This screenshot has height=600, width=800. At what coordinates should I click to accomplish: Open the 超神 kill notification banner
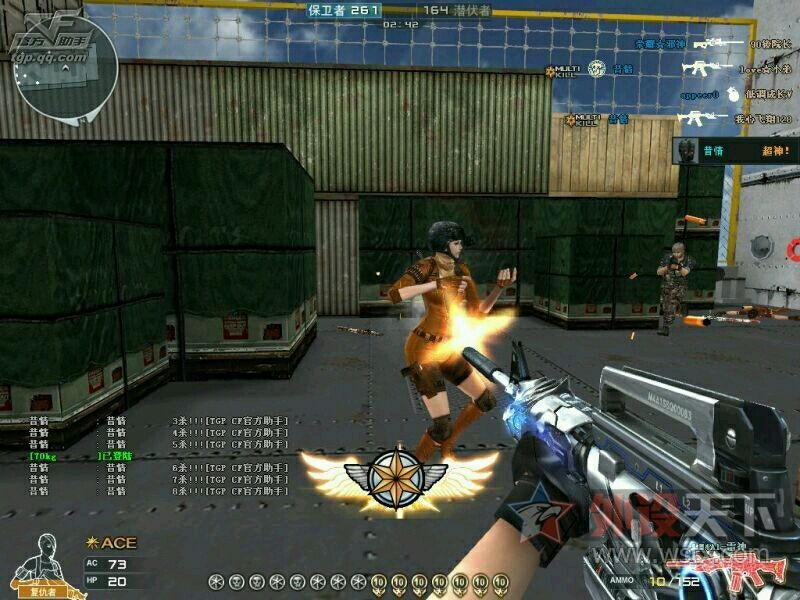(x=736, y=151)
